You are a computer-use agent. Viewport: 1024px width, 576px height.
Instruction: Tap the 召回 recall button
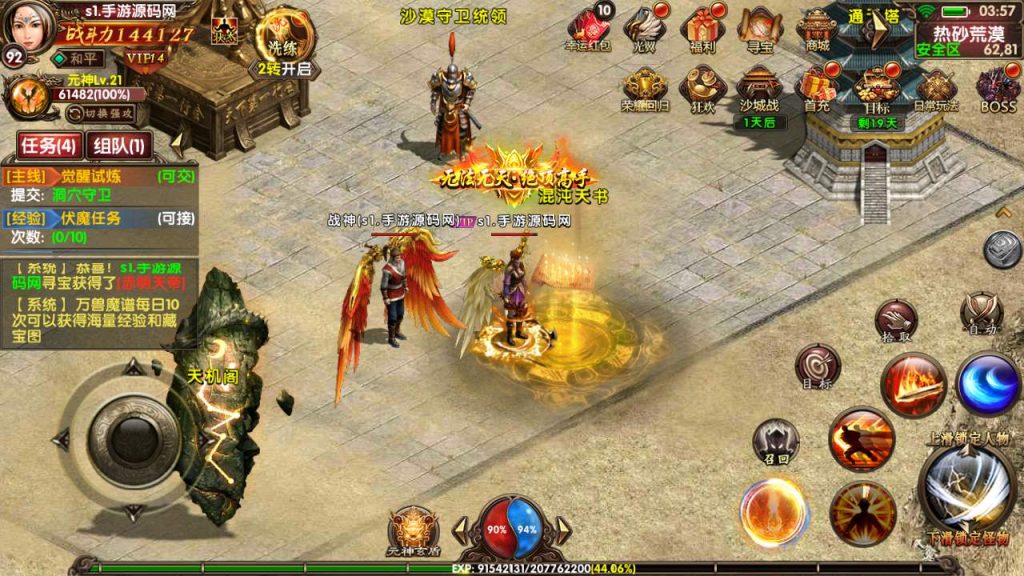coord(775,440)
